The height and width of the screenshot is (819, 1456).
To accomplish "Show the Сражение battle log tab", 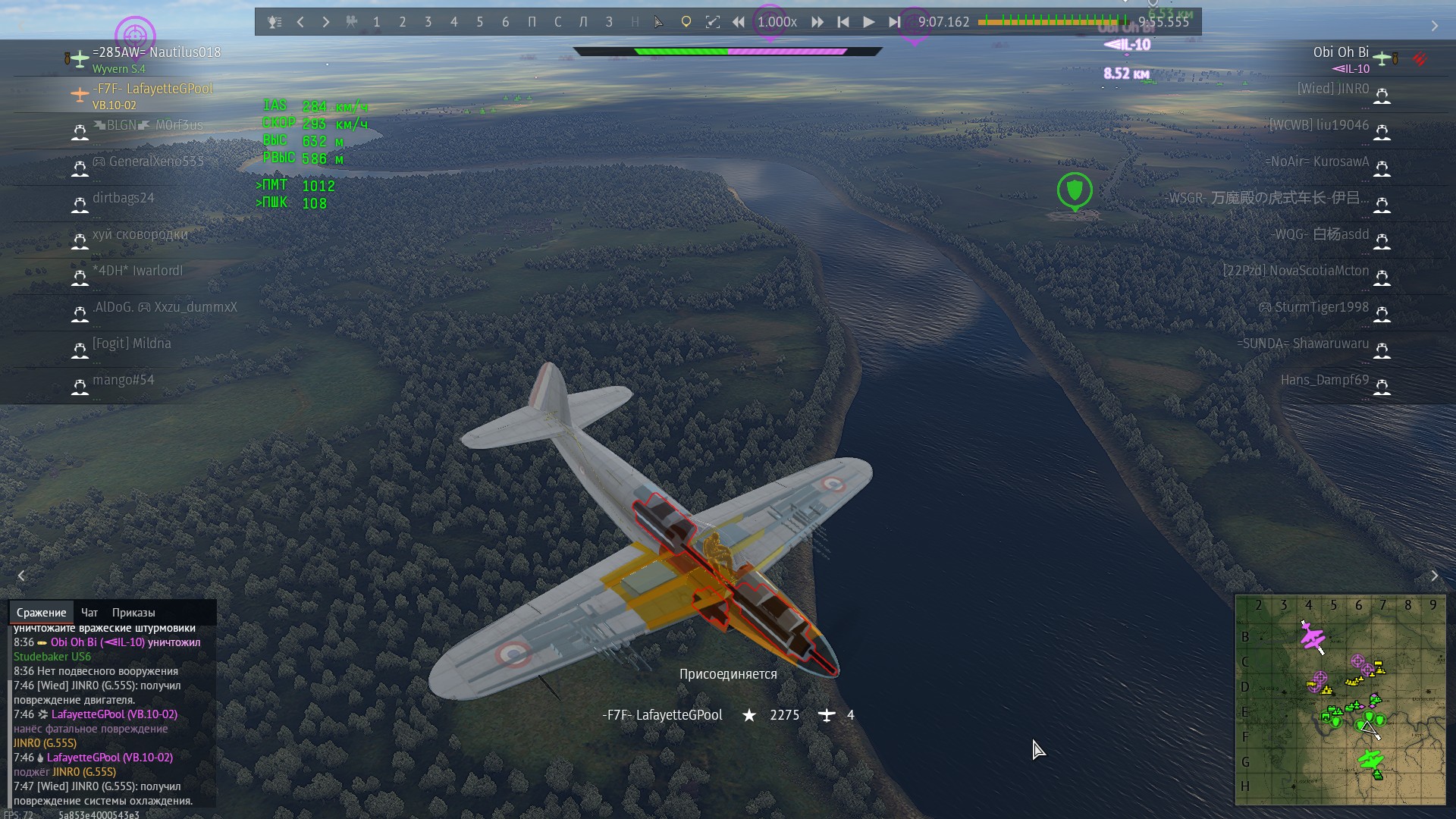I will 42,613.
